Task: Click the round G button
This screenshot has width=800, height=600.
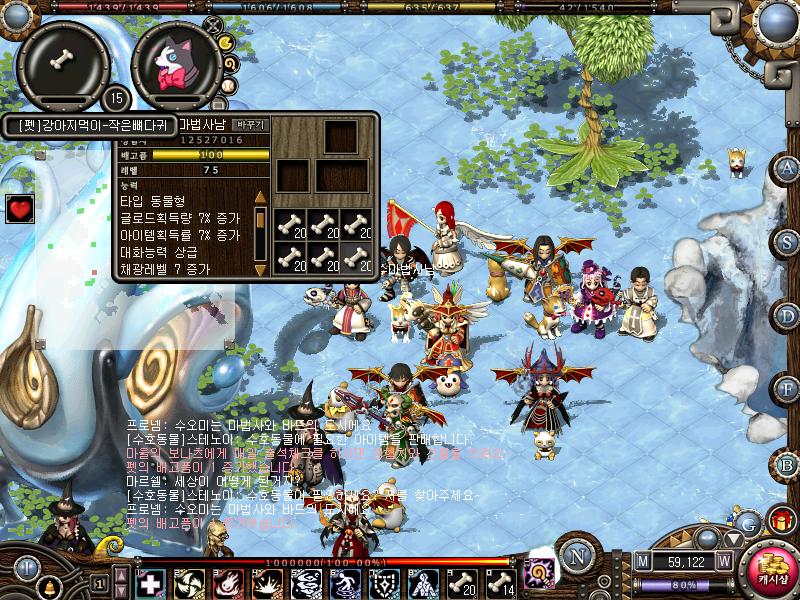Action: coord(747,520)
